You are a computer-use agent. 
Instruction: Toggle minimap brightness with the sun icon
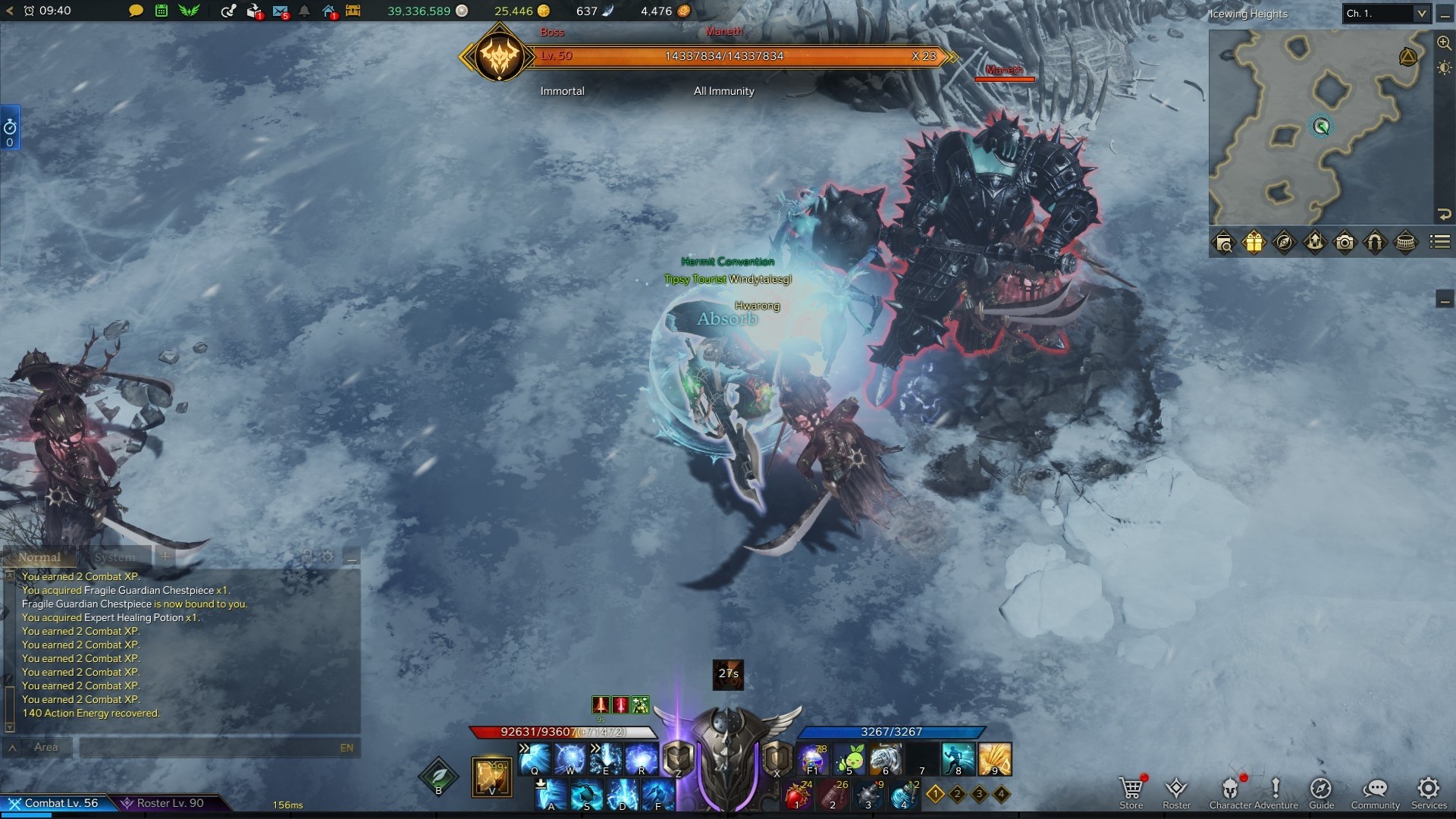point(1444,67)
